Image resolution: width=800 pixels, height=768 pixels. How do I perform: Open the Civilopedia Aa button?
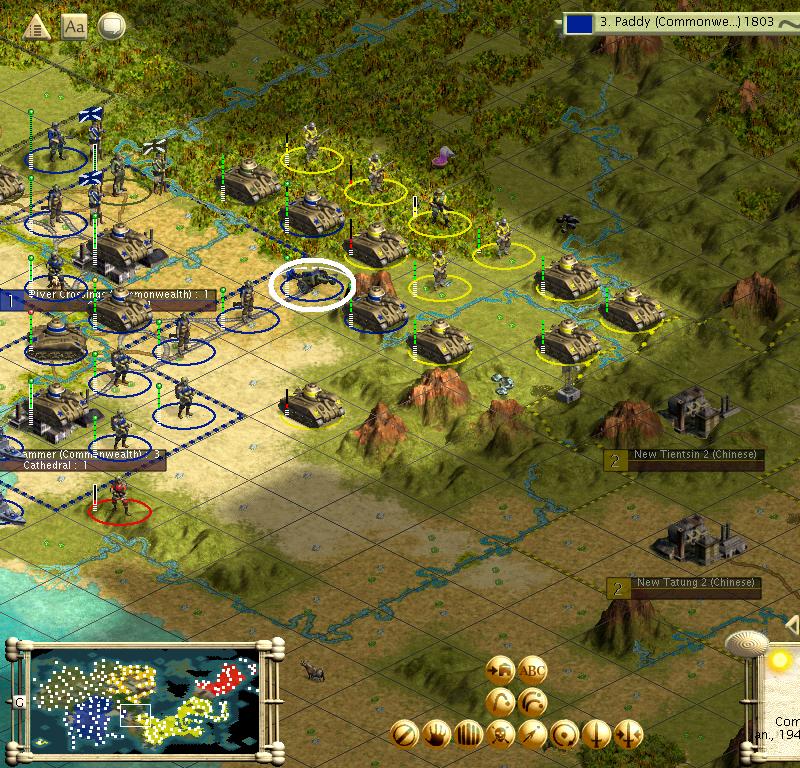pos(74,27)
